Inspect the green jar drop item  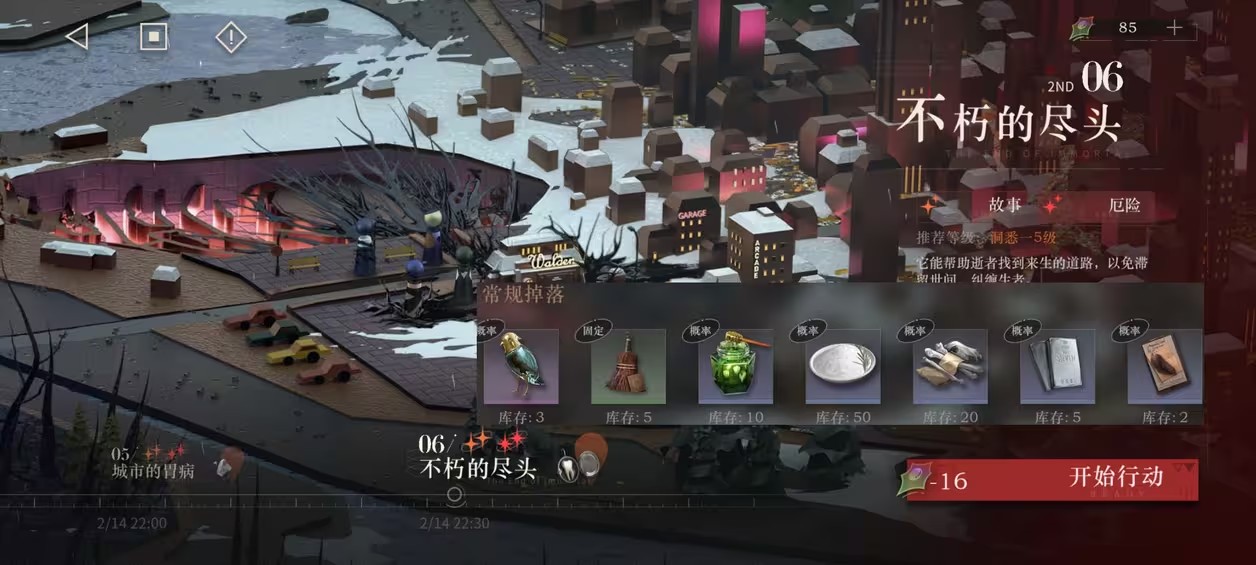click(x=735, y=366)
